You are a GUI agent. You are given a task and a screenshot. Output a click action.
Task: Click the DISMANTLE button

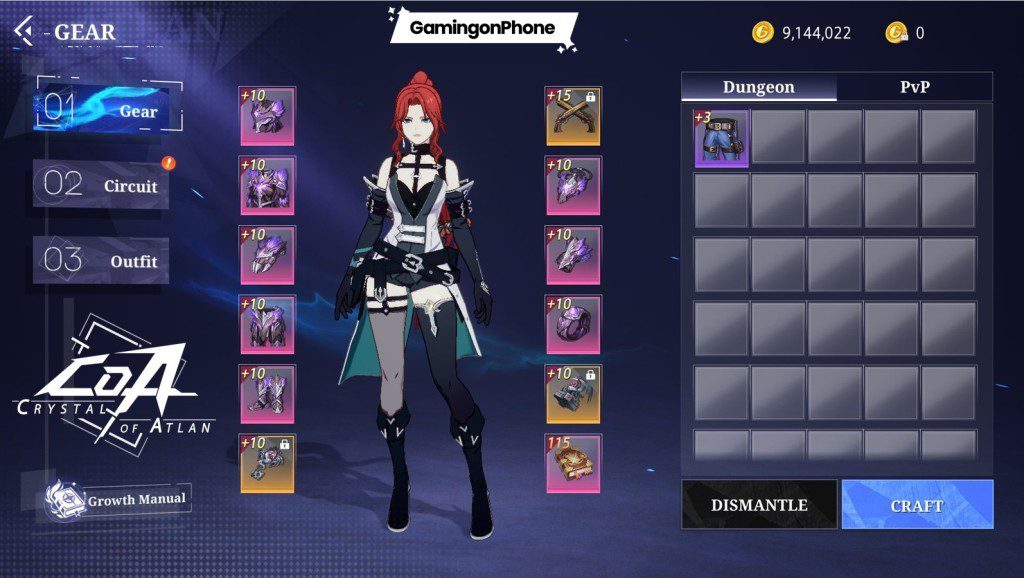pos(759,505)
